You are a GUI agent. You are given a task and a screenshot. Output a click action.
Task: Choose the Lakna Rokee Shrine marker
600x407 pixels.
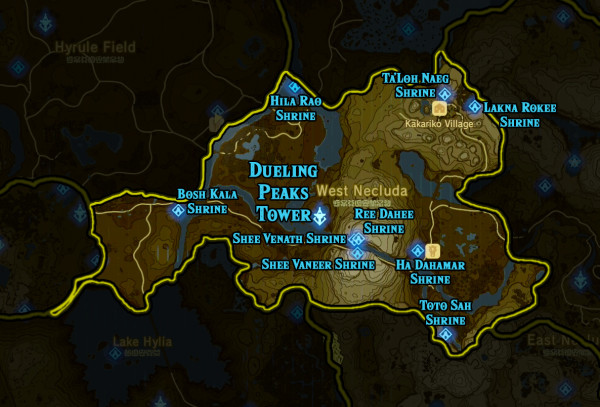(x=474, y=106)
